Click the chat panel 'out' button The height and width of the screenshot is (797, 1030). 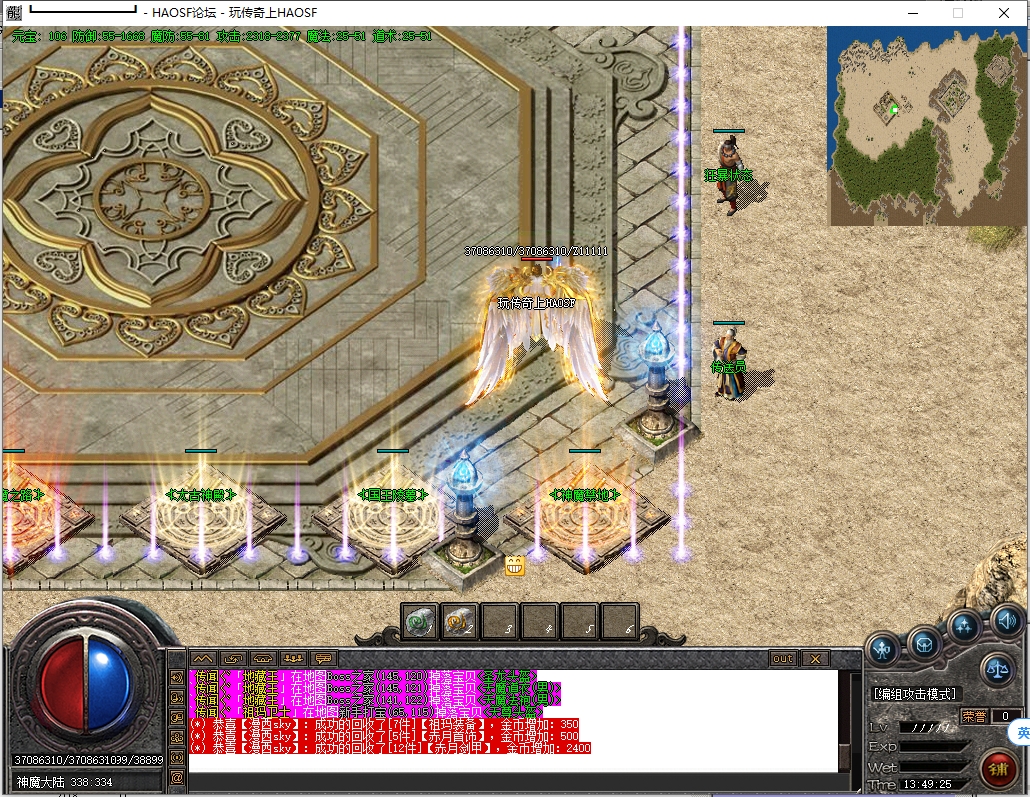pos(782,659)
